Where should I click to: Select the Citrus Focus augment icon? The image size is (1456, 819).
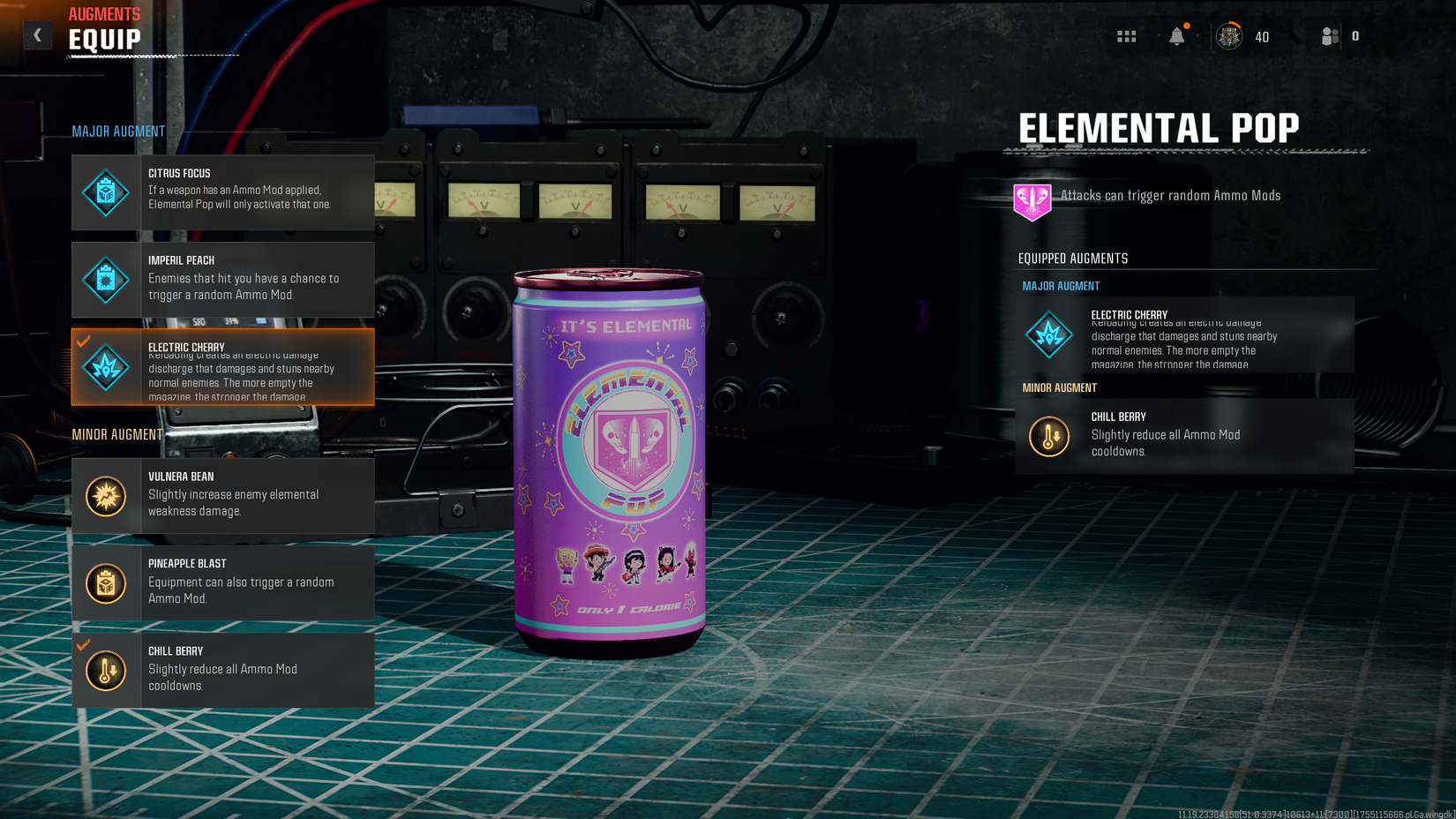(106, 192)
